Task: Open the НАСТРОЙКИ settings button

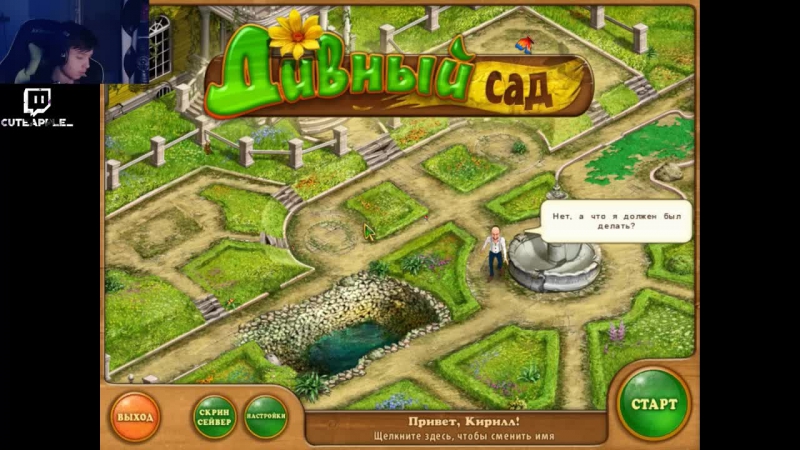Action: [266, 416]
